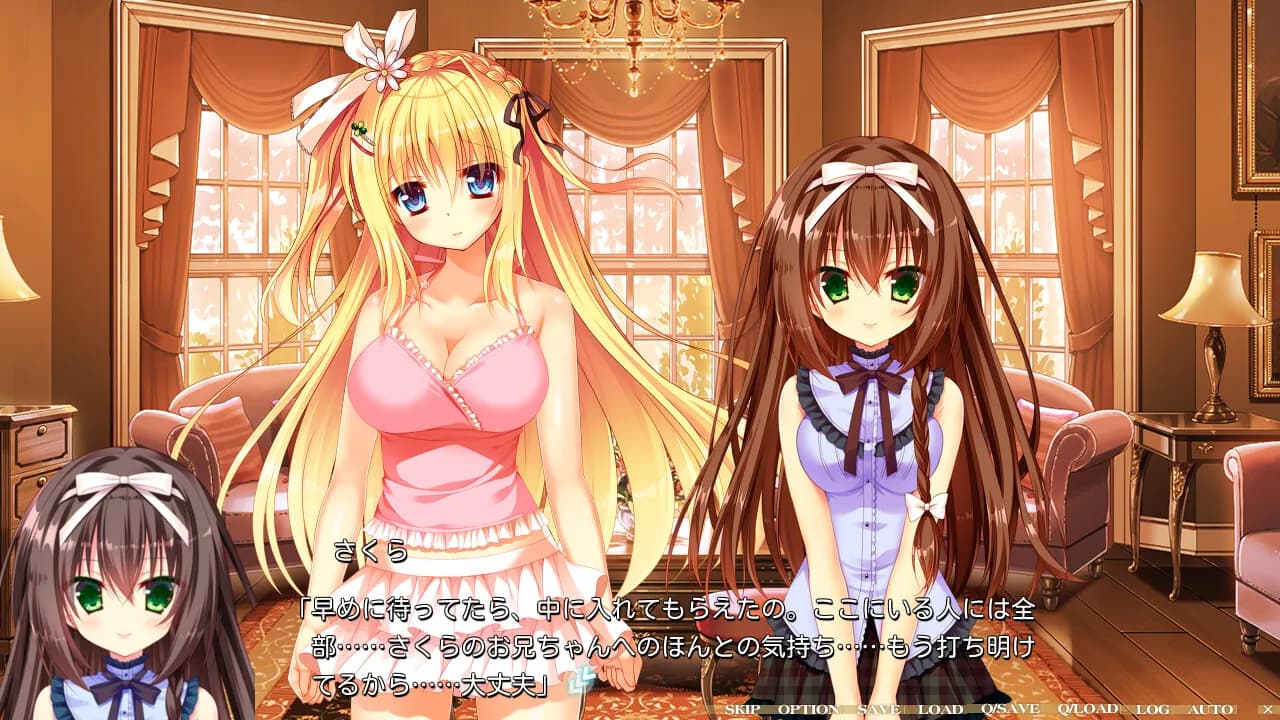Hide the message window with the X button

click(1266, 710)
